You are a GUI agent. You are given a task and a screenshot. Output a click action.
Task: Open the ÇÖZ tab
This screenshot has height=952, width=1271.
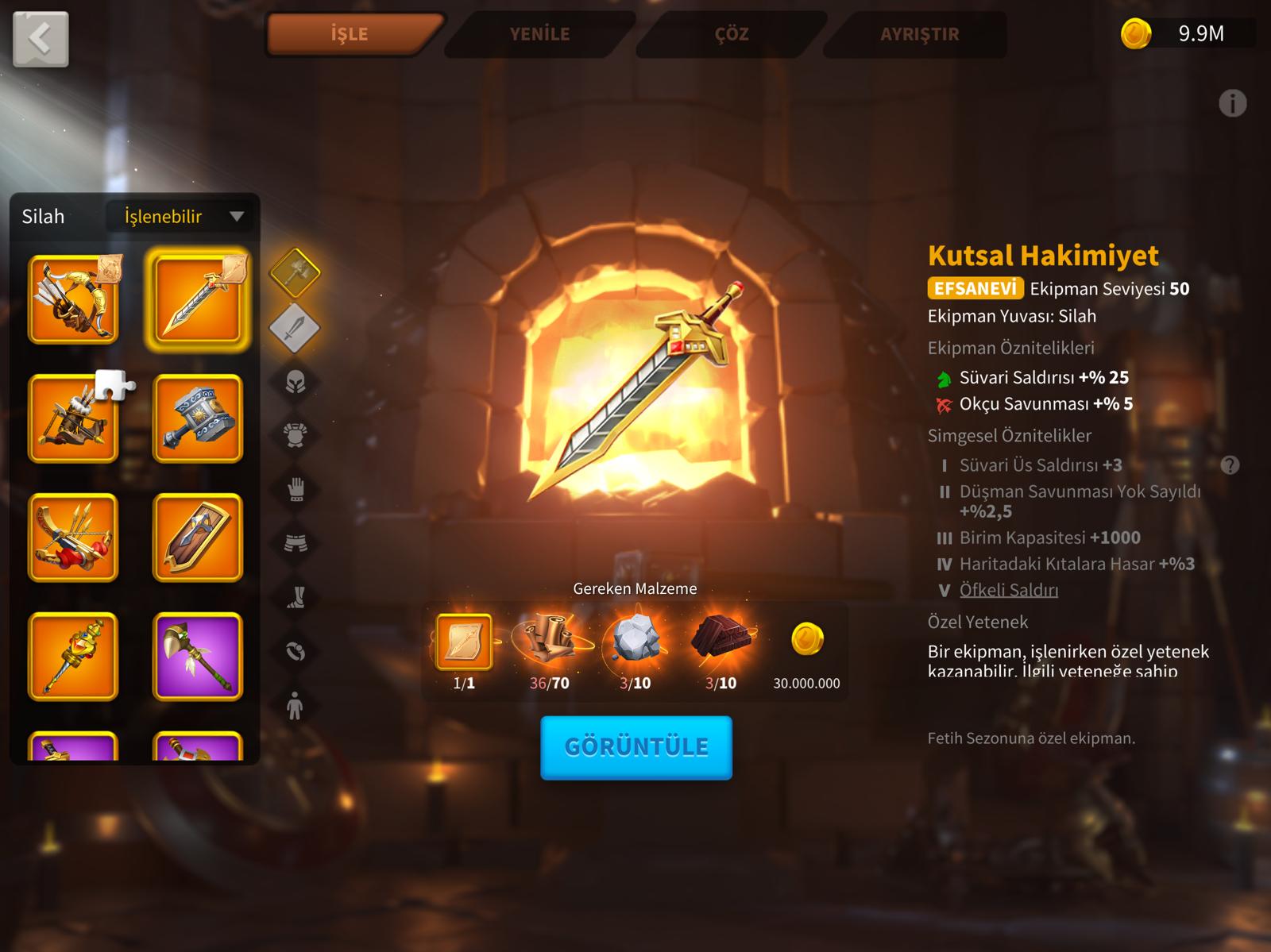coord(731,34)
